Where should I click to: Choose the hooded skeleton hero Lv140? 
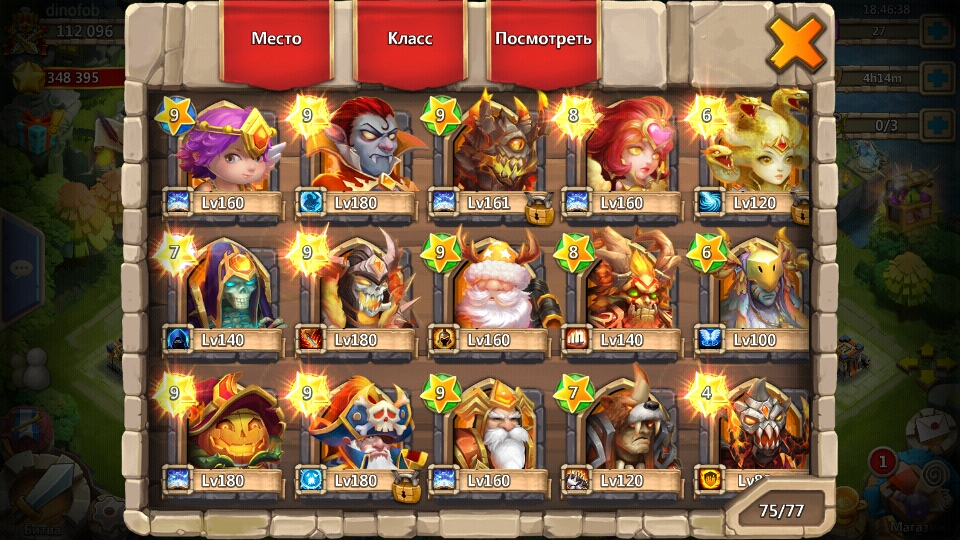click(x=227, y=290)
